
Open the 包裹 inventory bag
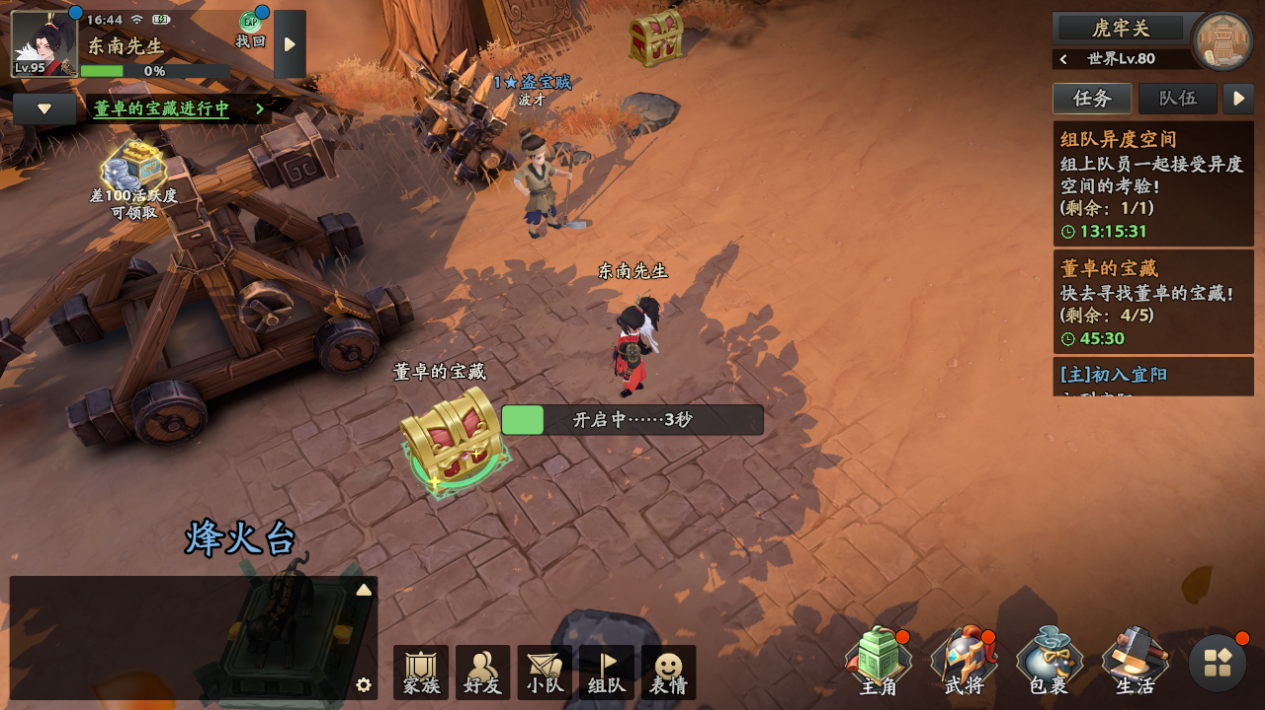coord(1049,662)
